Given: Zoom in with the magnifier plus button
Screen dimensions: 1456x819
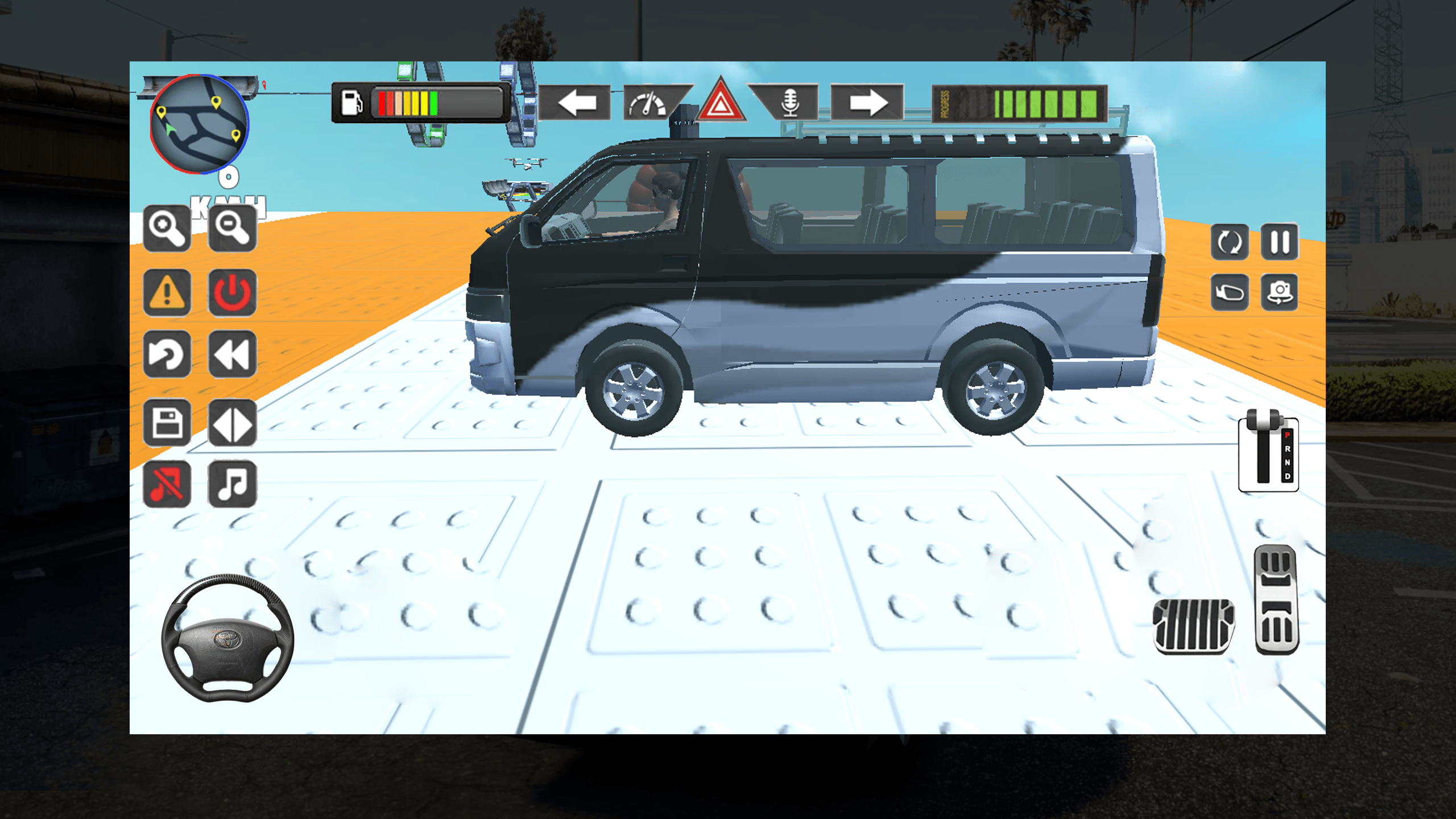Looking at the screenshot, I should pyautogui.click(x=167, y=228).
